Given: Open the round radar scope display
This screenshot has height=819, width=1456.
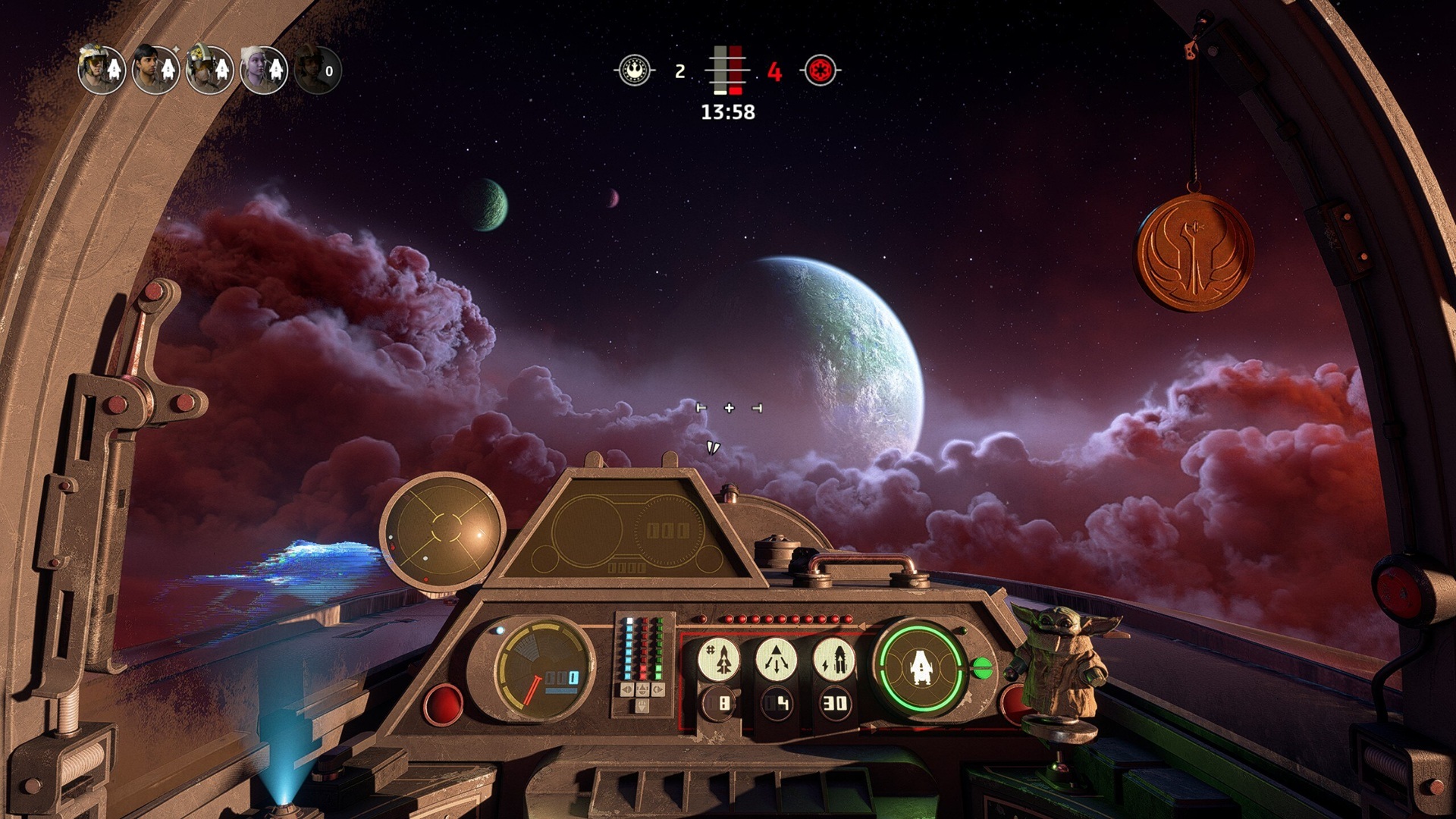Looking at the screenshot, I should [x=443, y=531].
